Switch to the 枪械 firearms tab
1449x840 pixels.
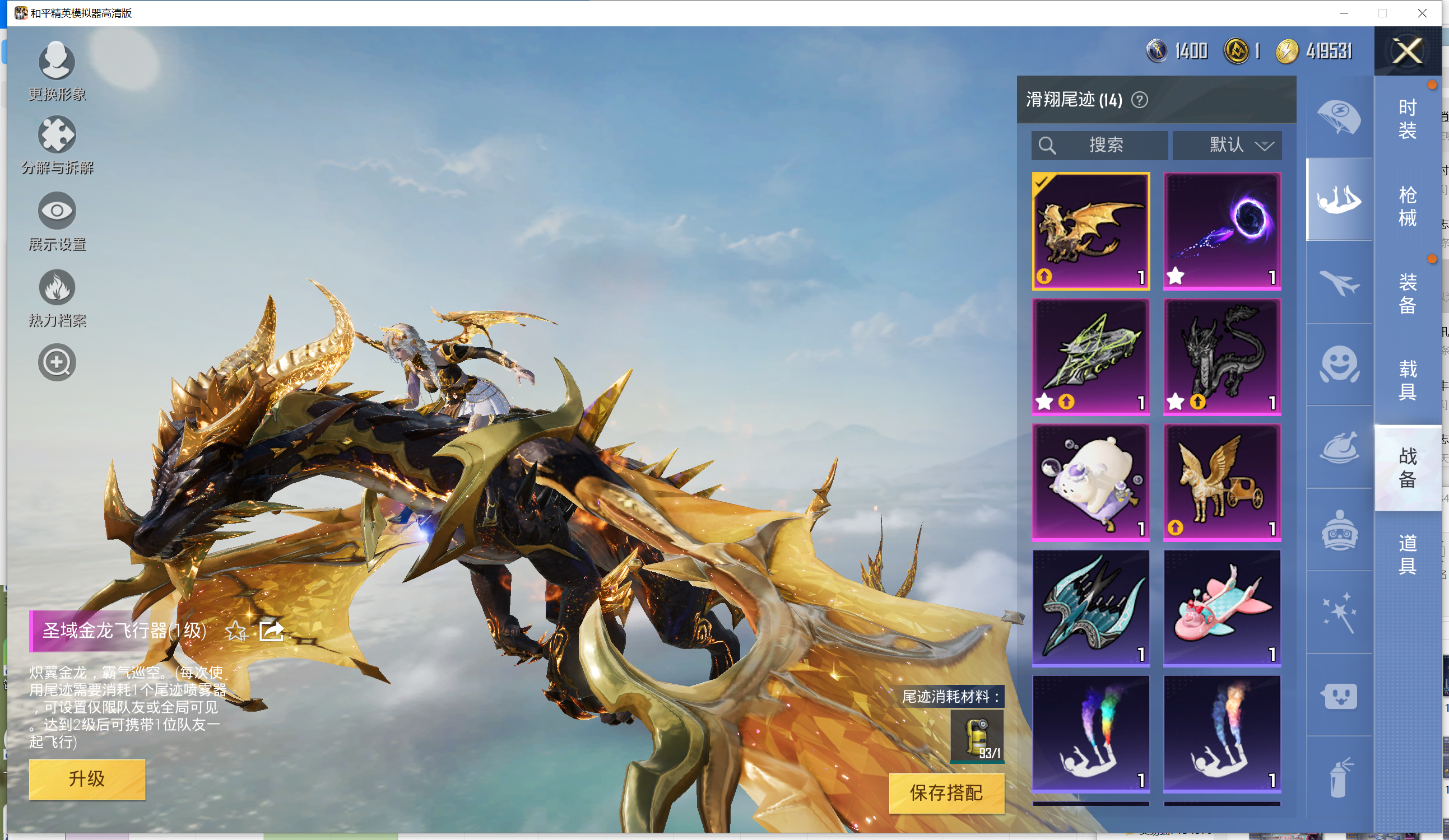[x=1406, y=206]
